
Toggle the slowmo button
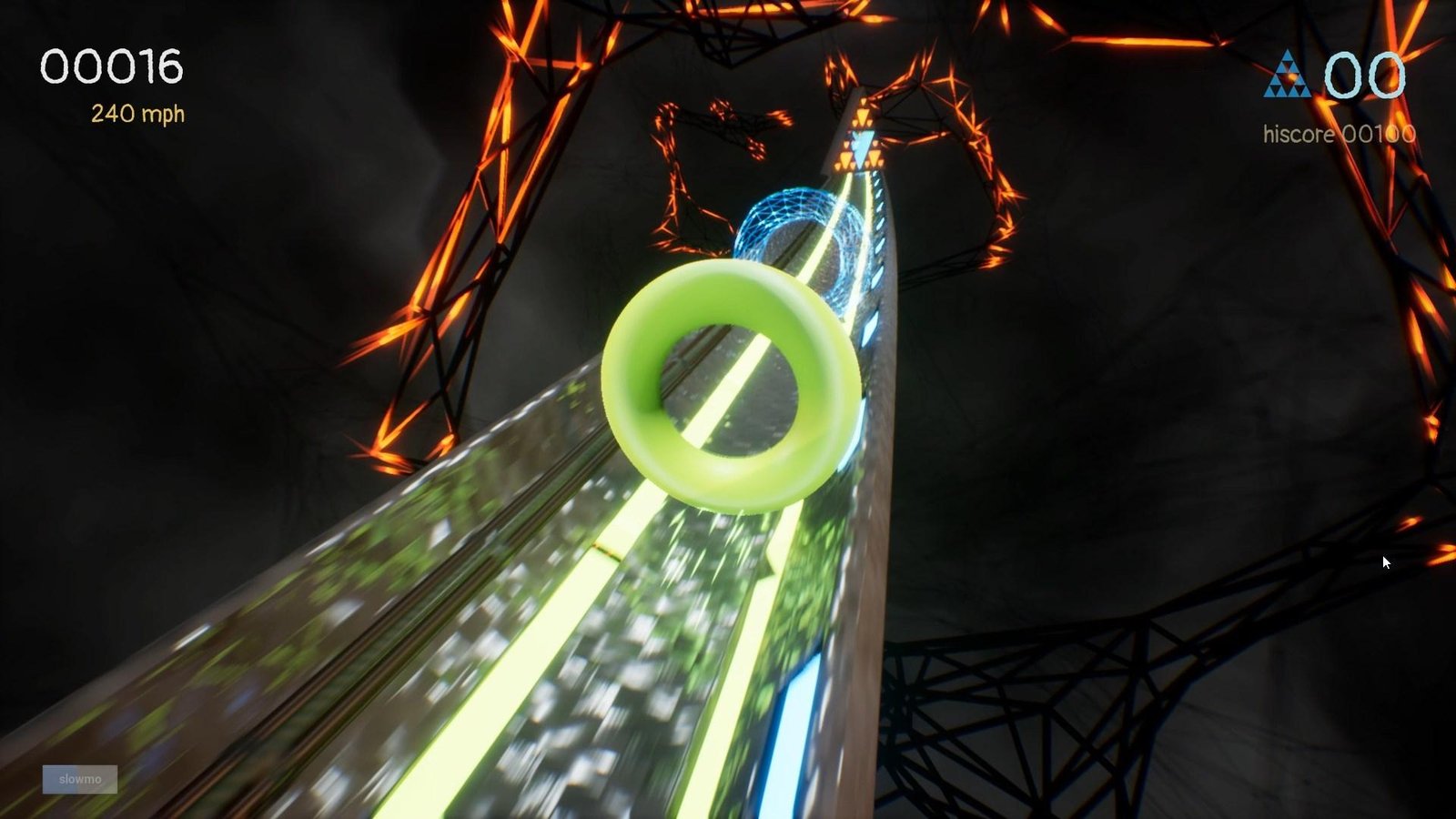(x=80, y=779)
